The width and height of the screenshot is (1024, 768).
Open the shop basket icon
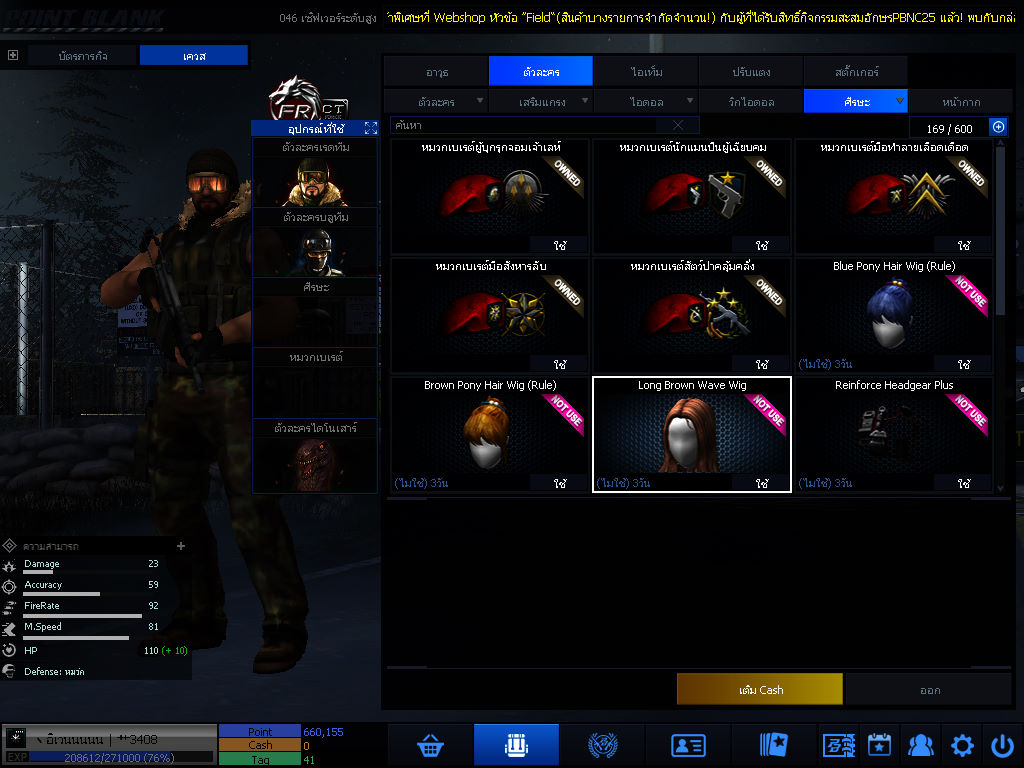point(431,745)
